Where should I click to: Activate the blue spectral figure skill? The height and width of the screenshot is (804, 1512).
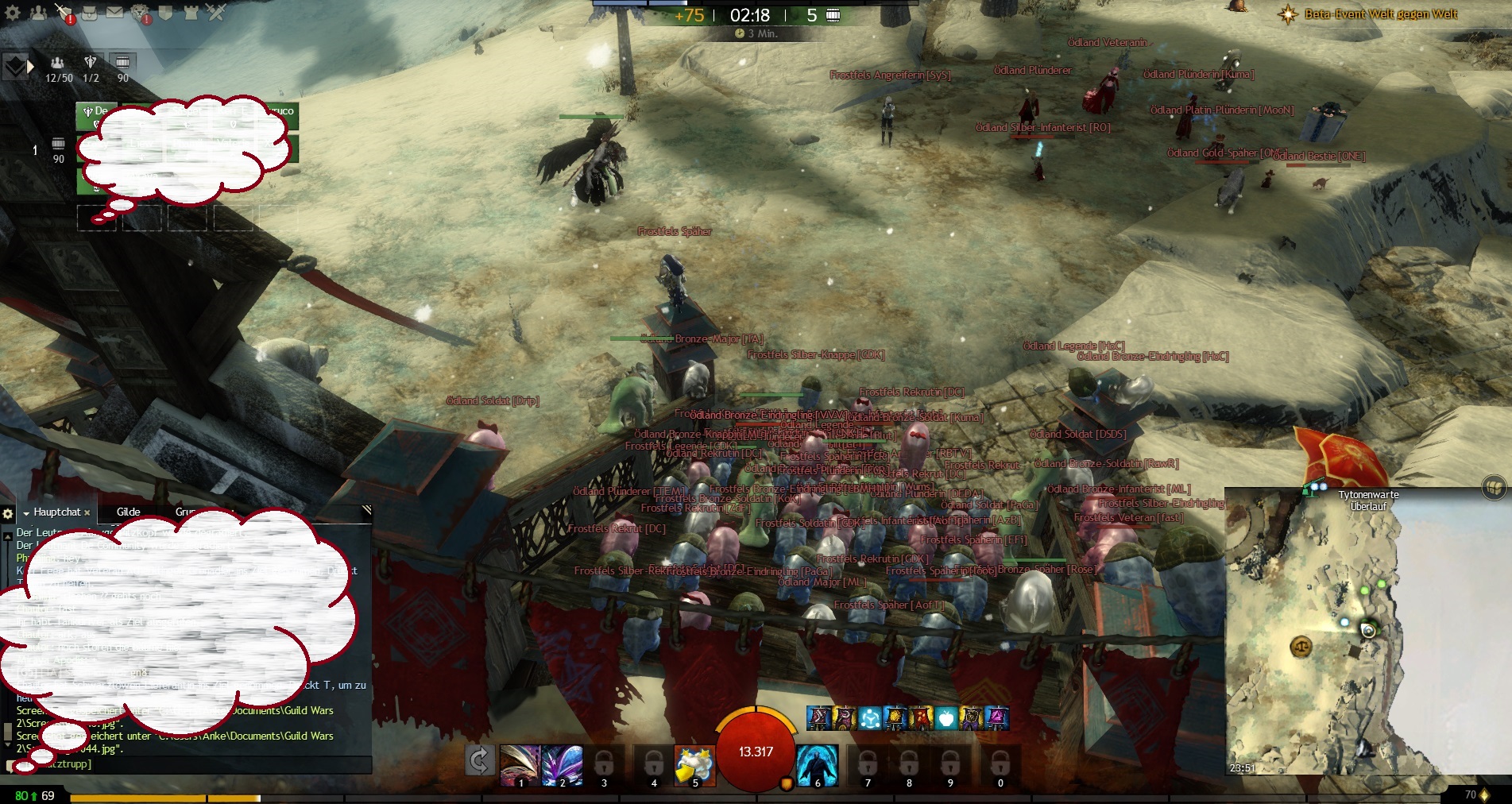[817, 765]
